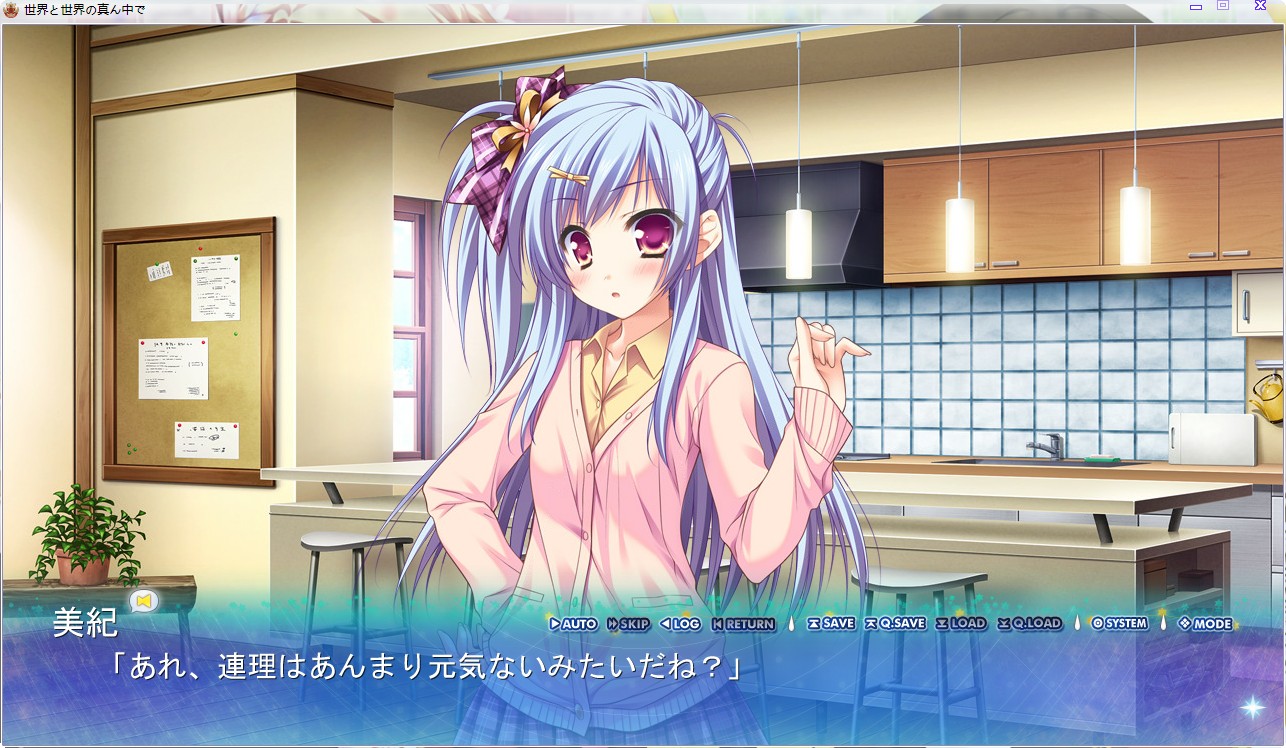
Task: Click the MODE button
Action: [1205, 623]
